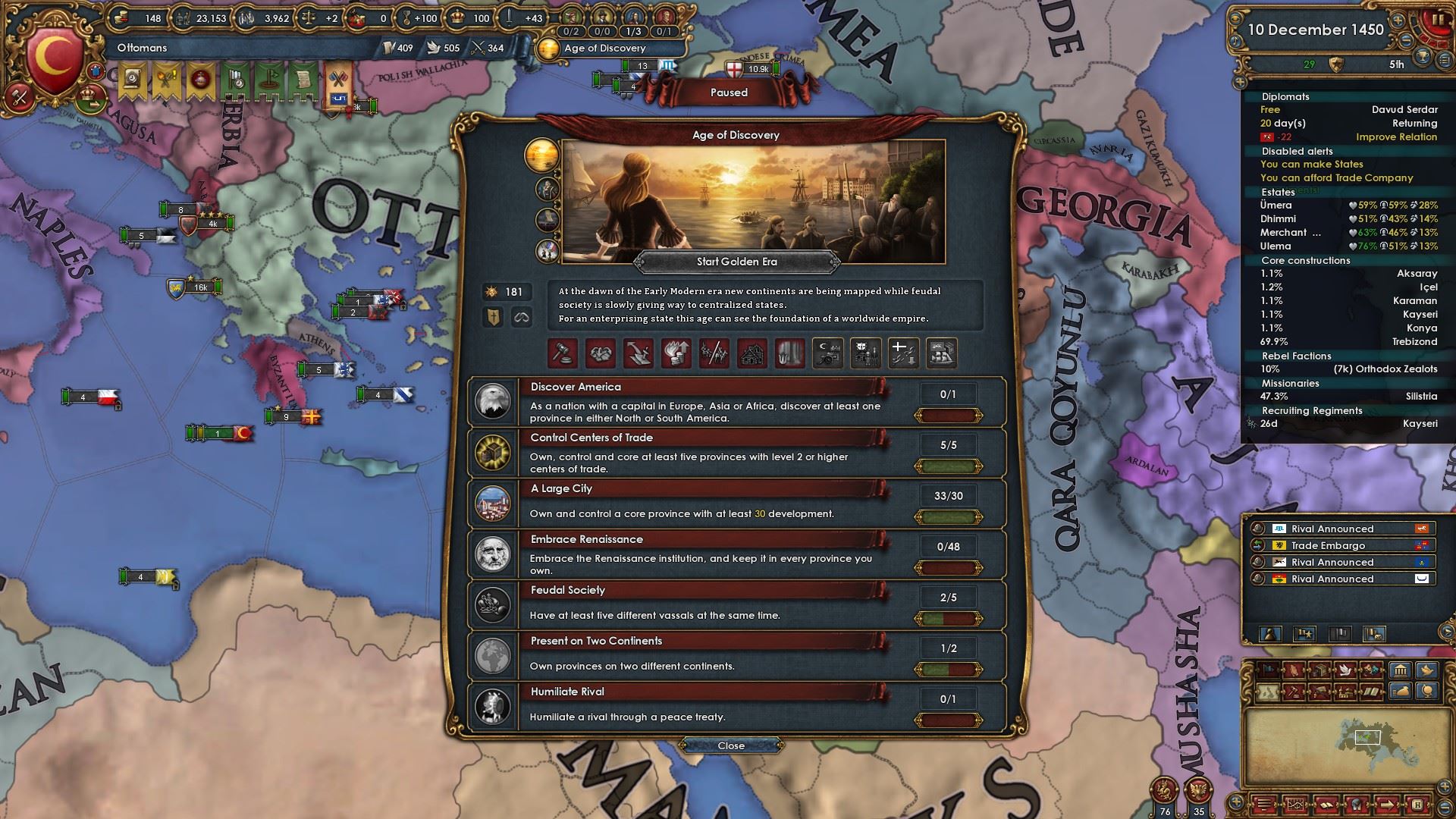Select the Orthodox Zealots rebel faction entry
The image size is (1456, 819).
click(1348, 369)
